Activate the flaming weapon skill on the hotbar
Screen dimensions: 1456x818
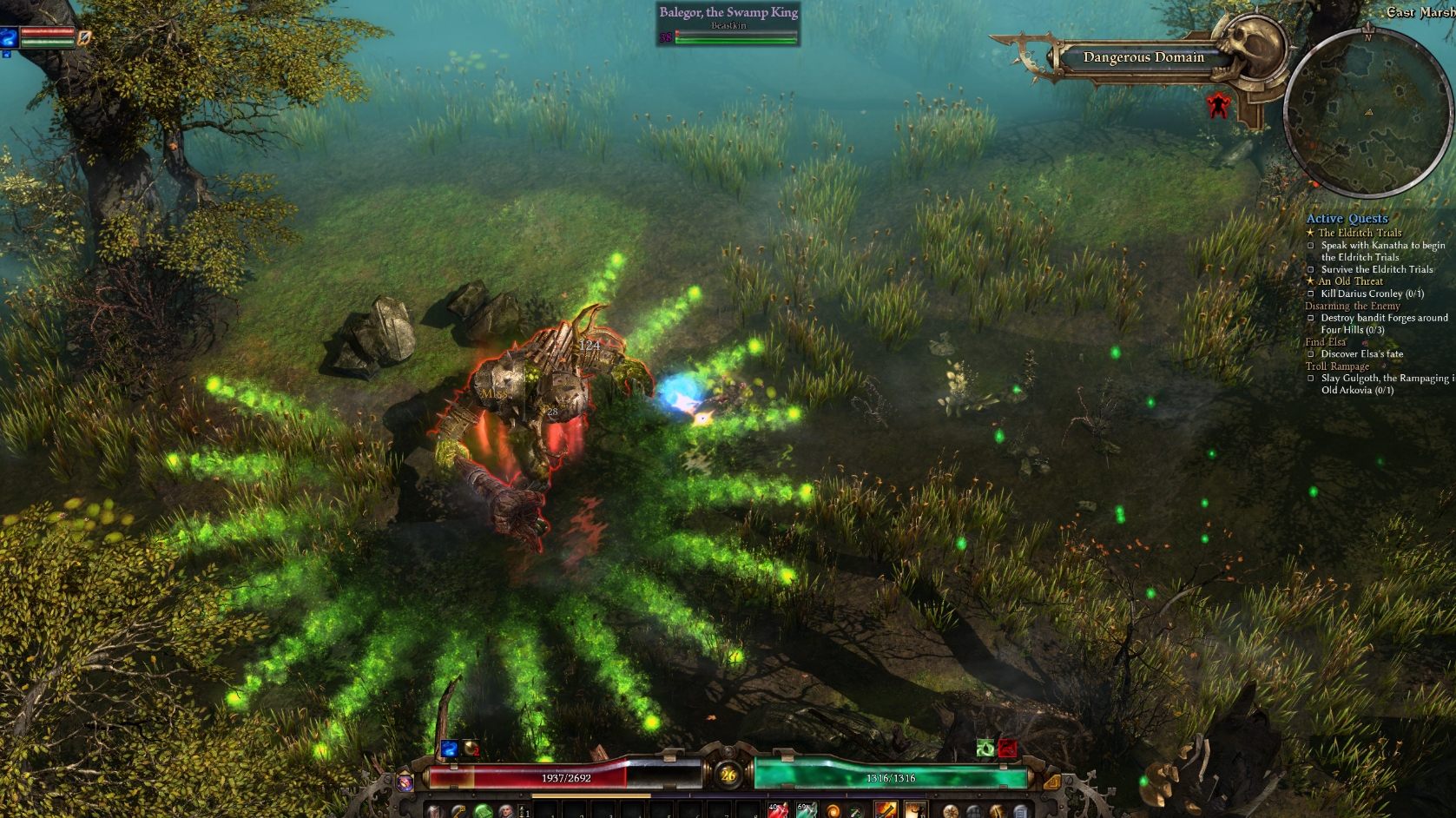(884, 810)
